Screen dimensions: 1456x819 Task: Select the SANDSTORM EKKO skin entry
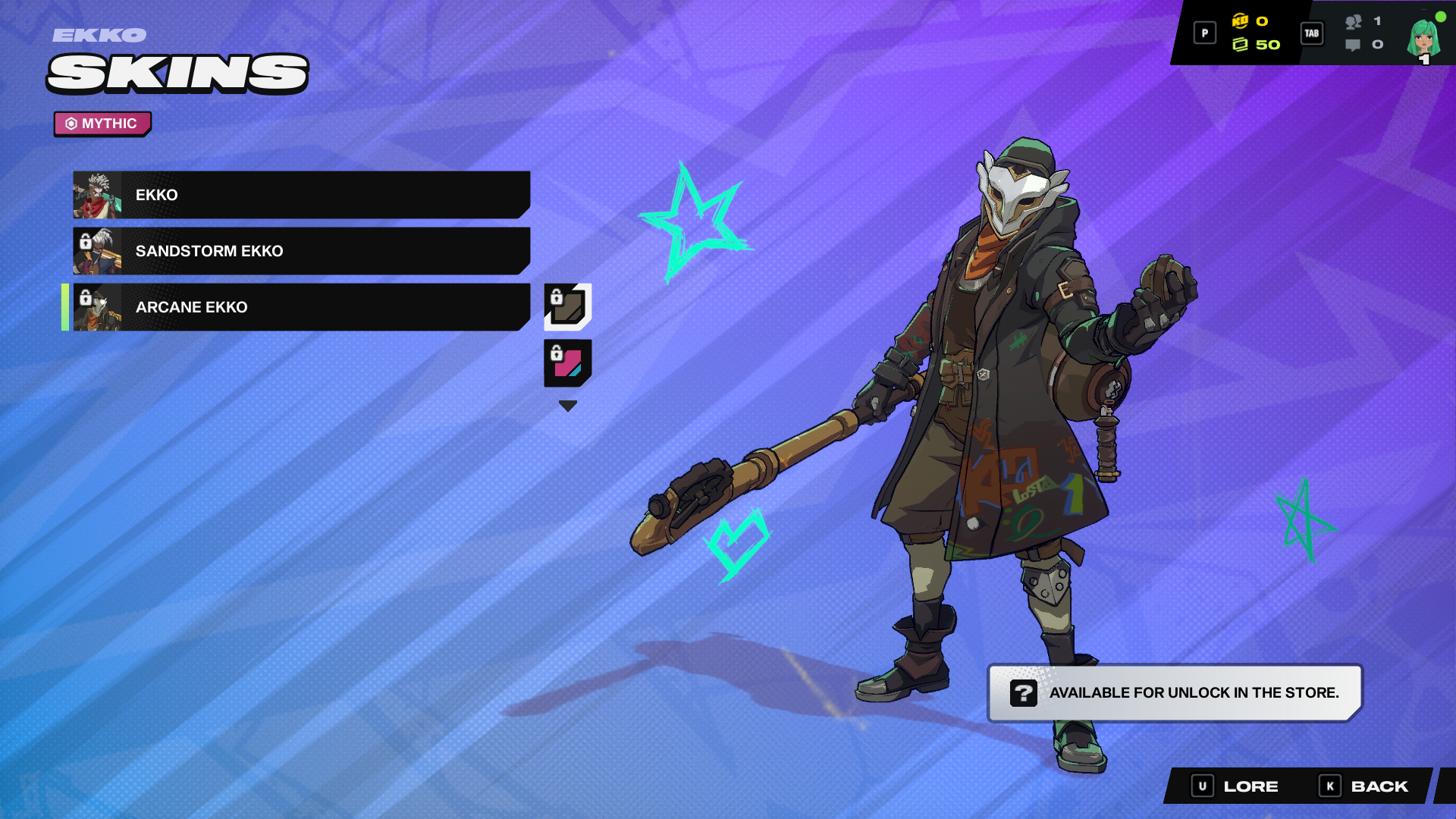[x=303, y=251]
